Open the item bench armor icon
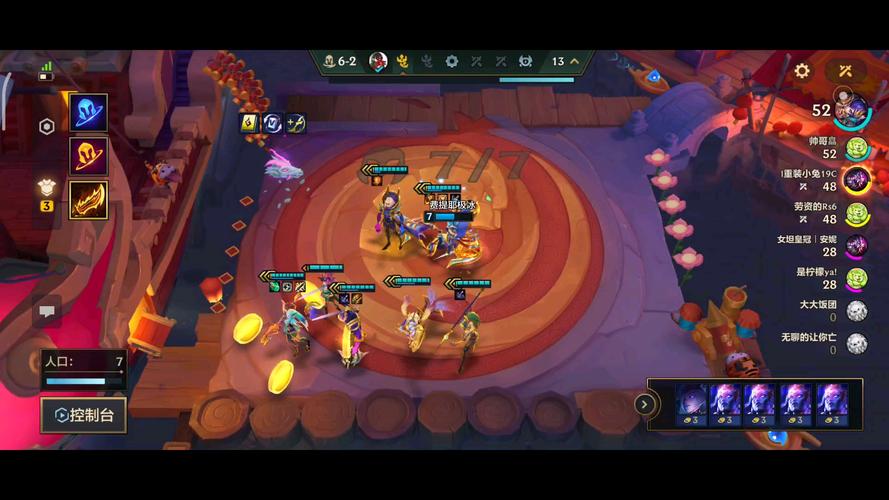 click(x=46, y=186)
